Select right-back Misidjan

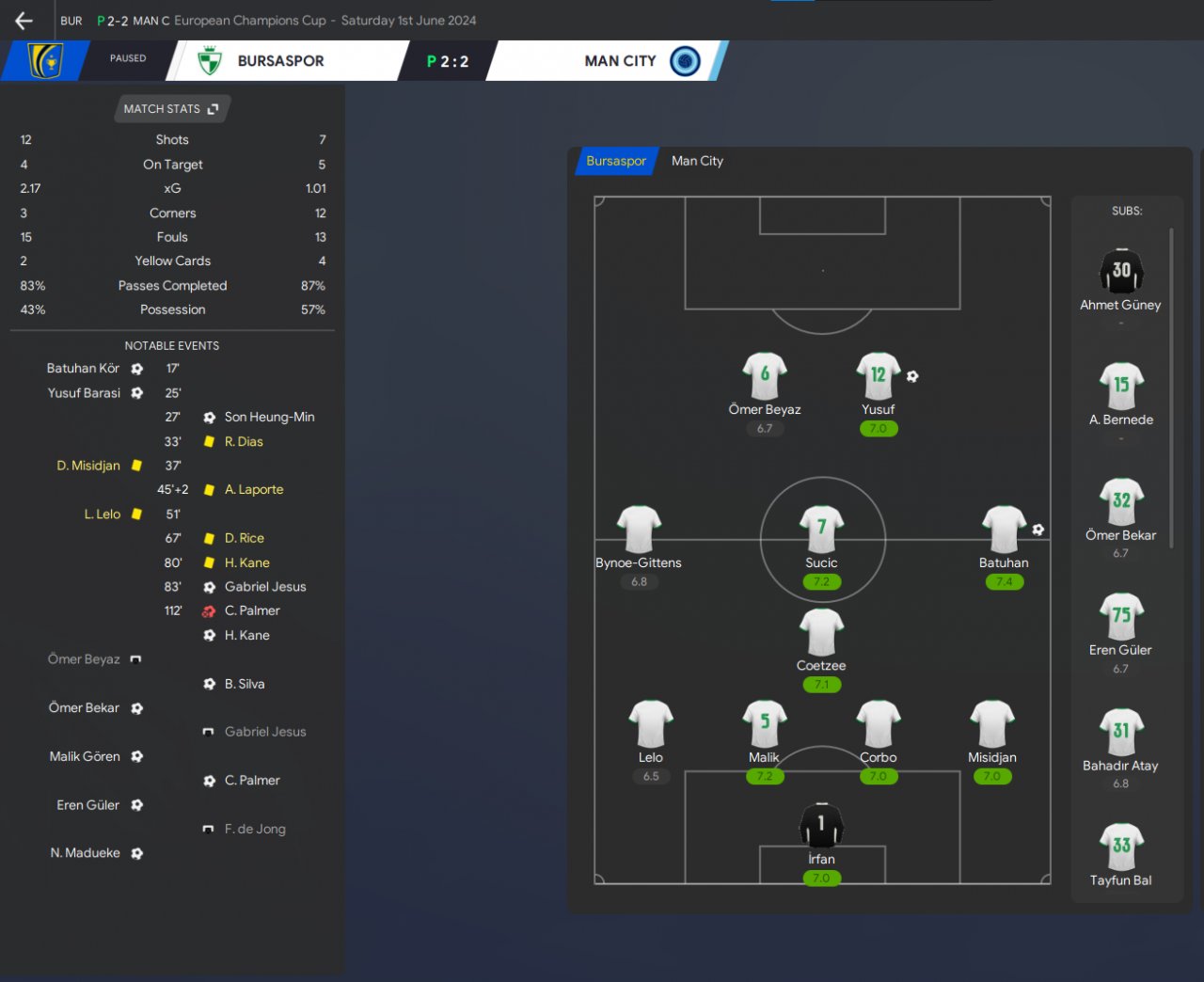(991, 725)
